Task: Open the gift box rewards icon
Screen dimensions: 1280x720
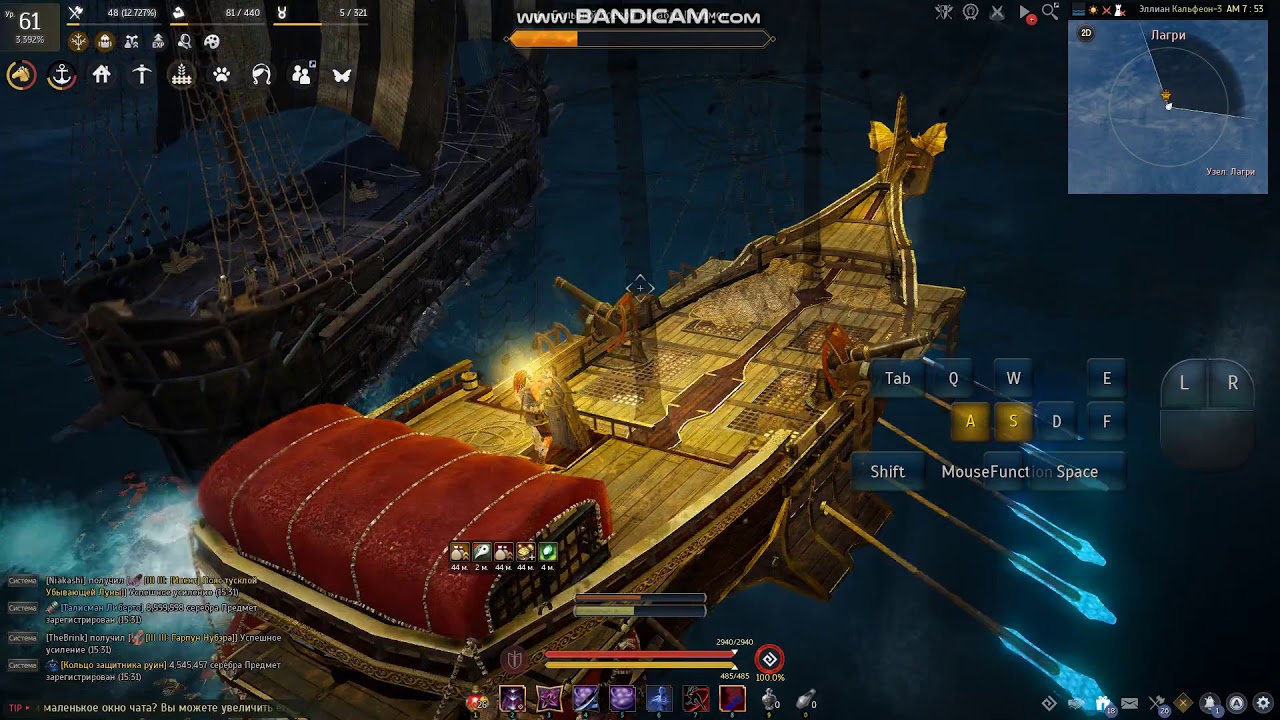Action: click(1102, 703)
